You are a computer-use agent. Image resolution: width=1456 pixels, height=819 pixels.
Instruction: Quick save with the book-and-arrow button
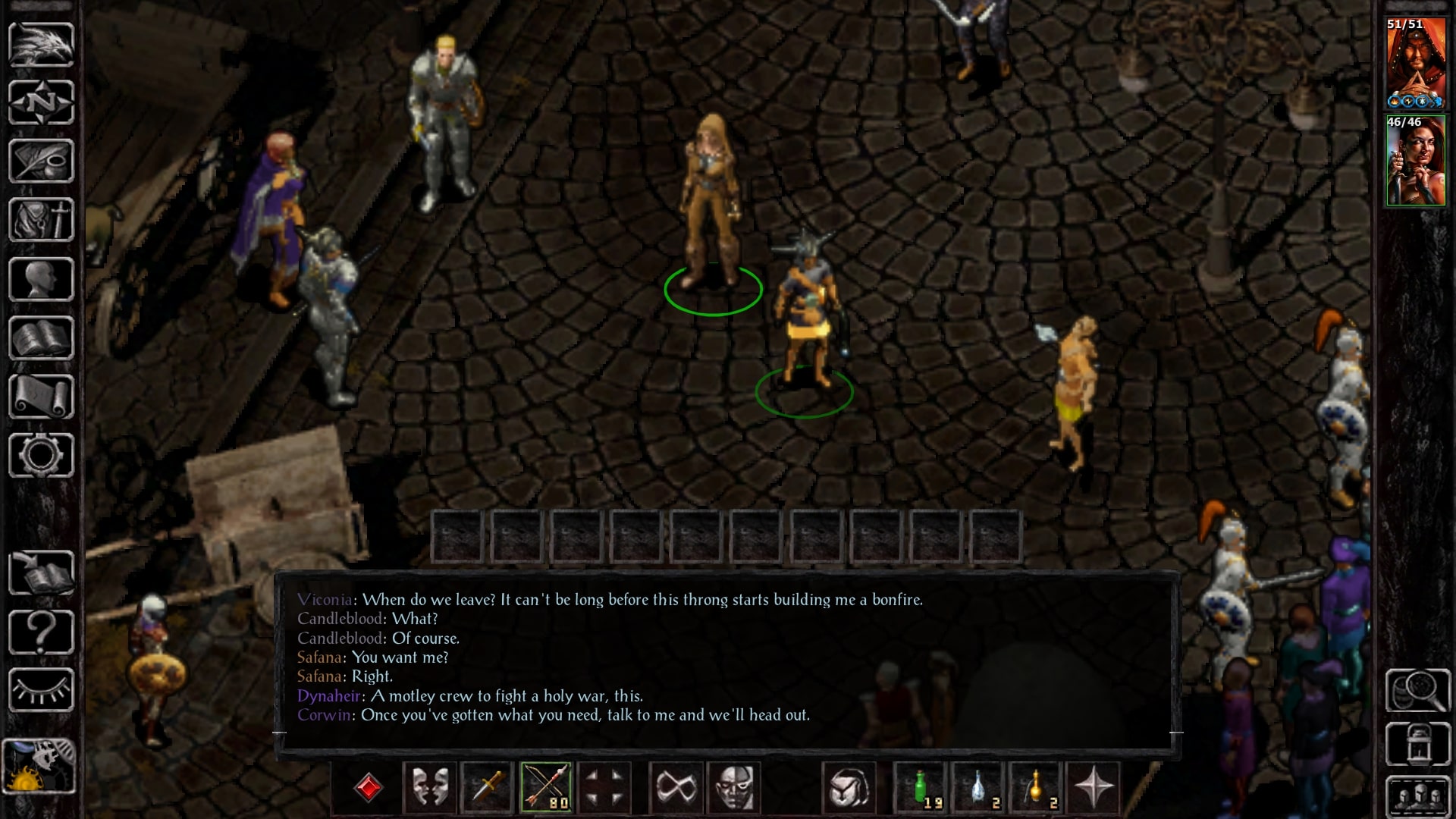click(x=41, y=574)
